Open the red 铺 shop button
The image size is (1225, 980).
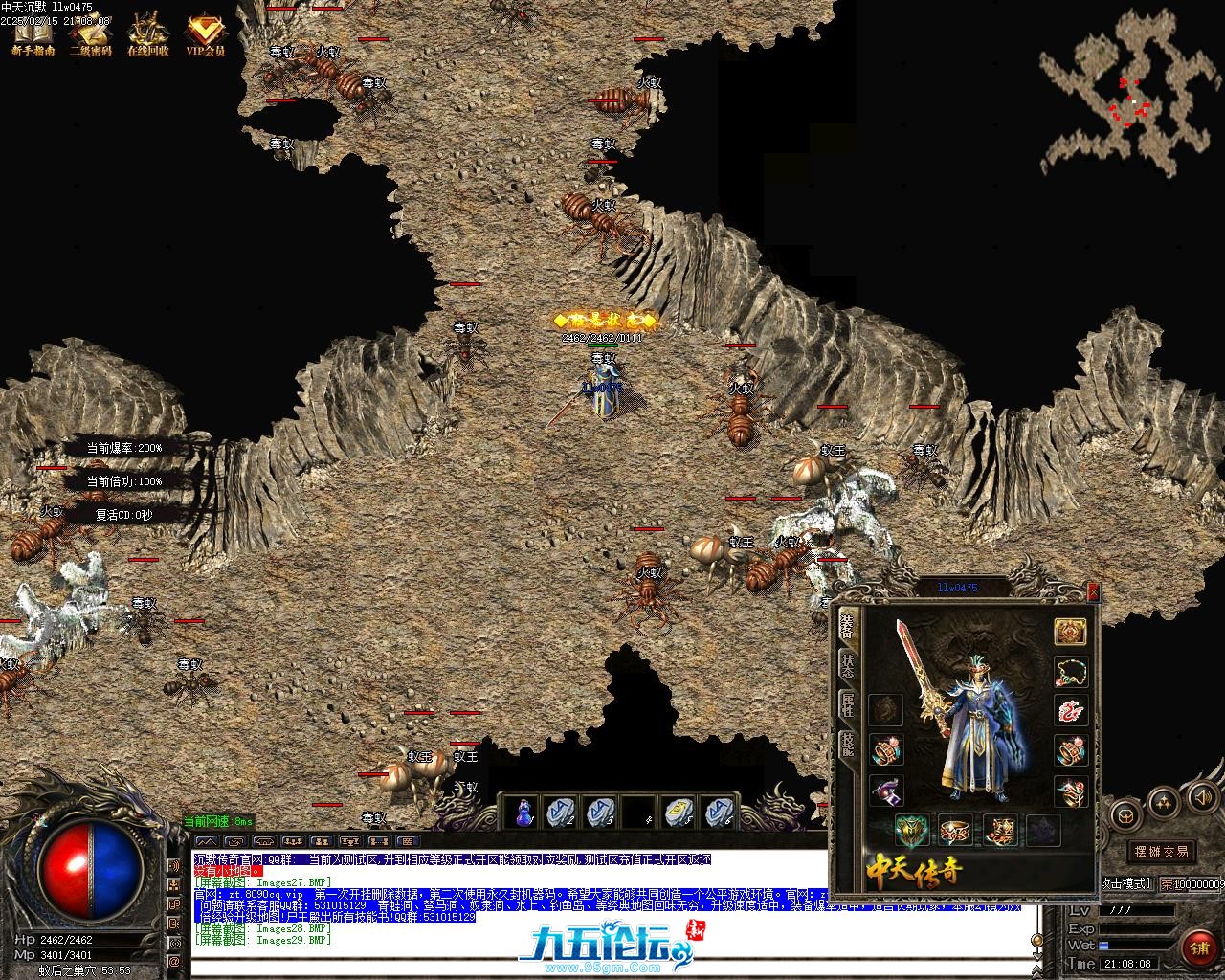1199,947
